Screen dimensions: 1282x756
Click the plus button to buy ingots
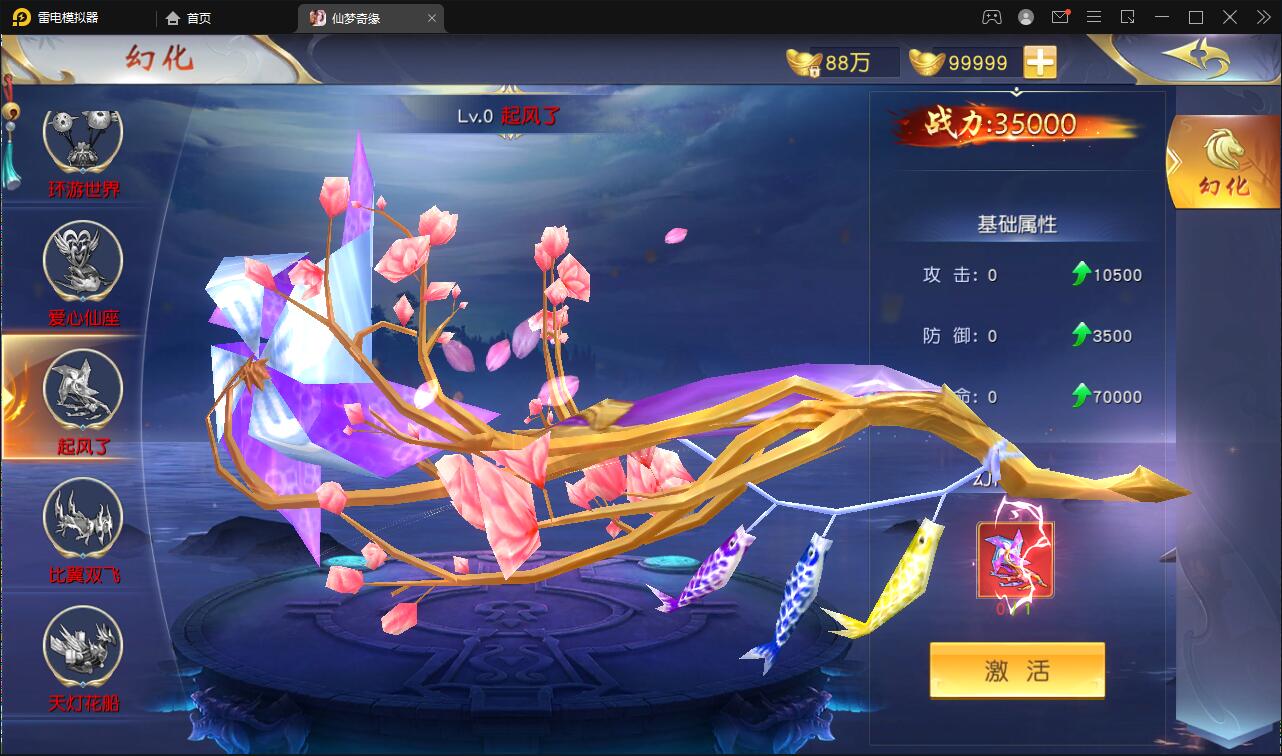pyautogui.click(x=1040, y=61)
